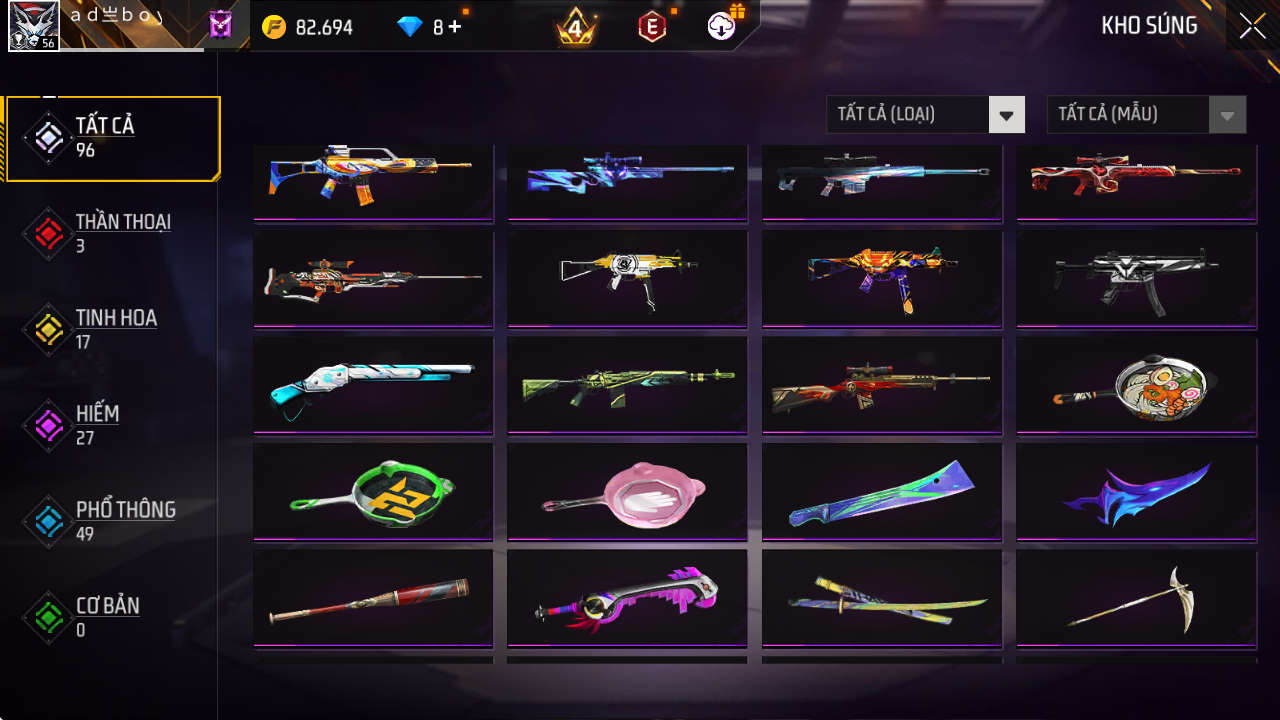The height and width of the screenshot is (720, 1280).
Task: Click the plus button to add diamonds
Action: (x=455, y=27)
